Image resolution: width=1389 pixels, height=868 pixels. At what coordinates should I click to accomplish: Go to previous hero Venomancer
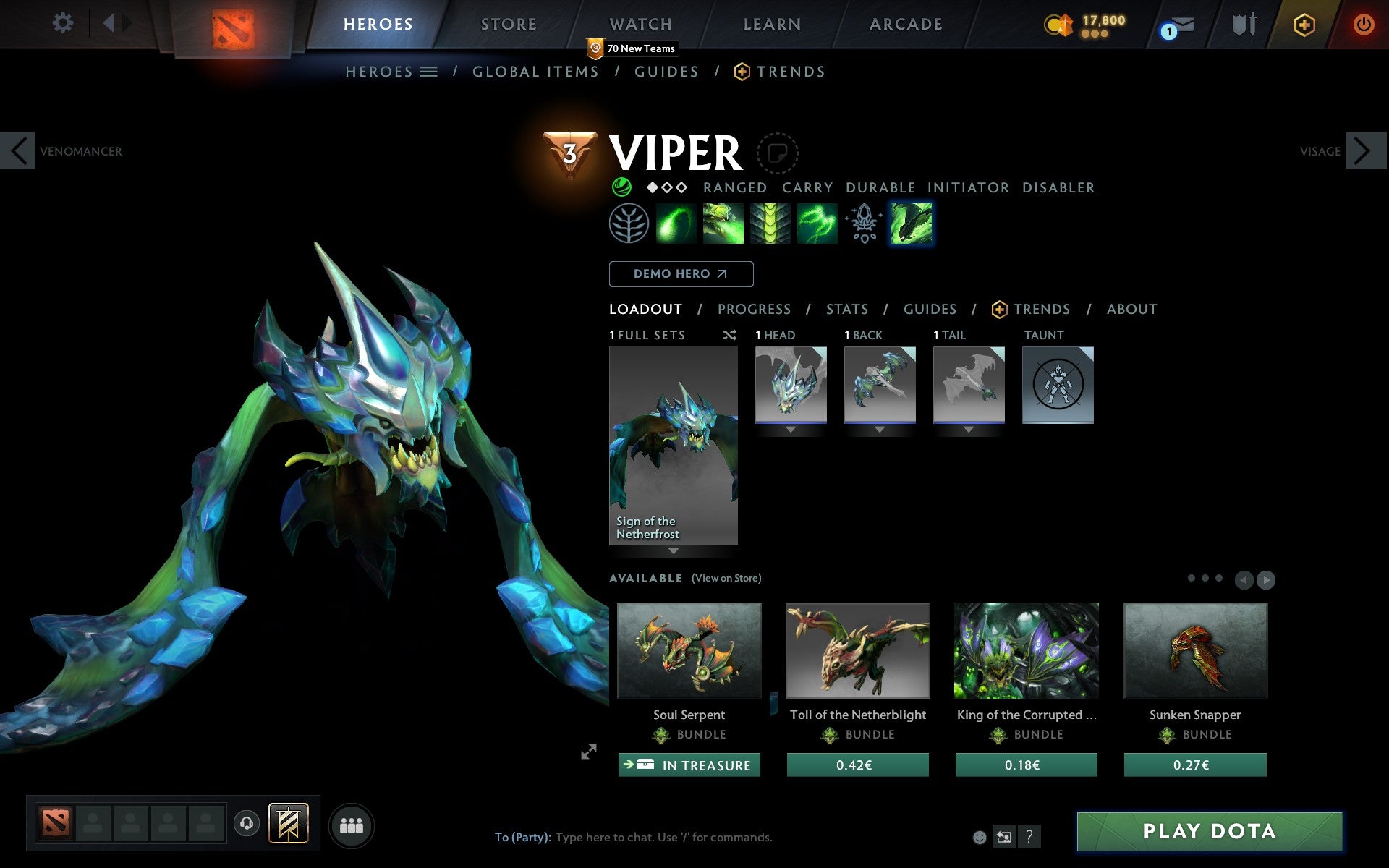pos(18,151)
